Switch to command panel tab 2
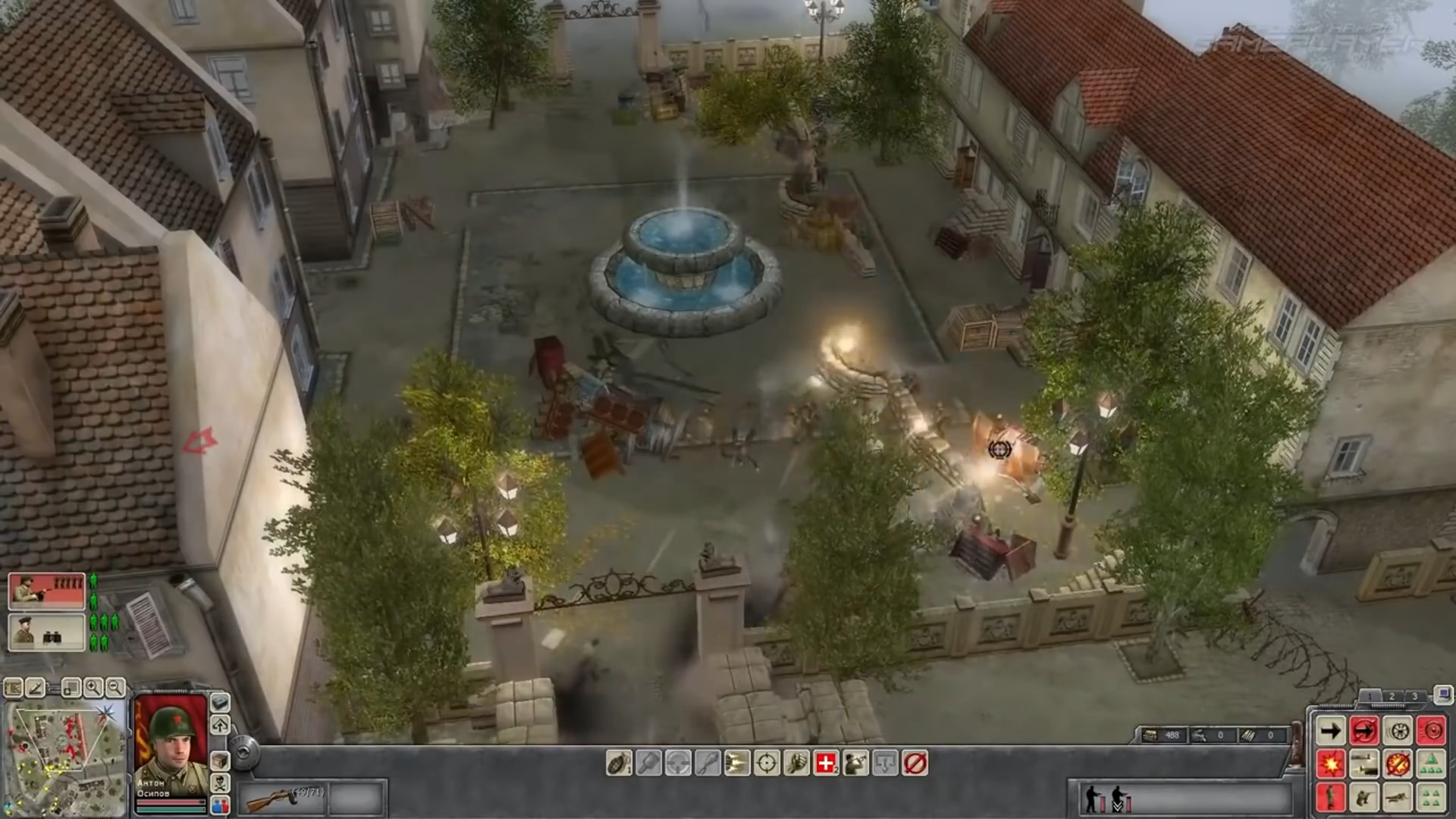The image size is (1456, 819). pos(1392,696)
